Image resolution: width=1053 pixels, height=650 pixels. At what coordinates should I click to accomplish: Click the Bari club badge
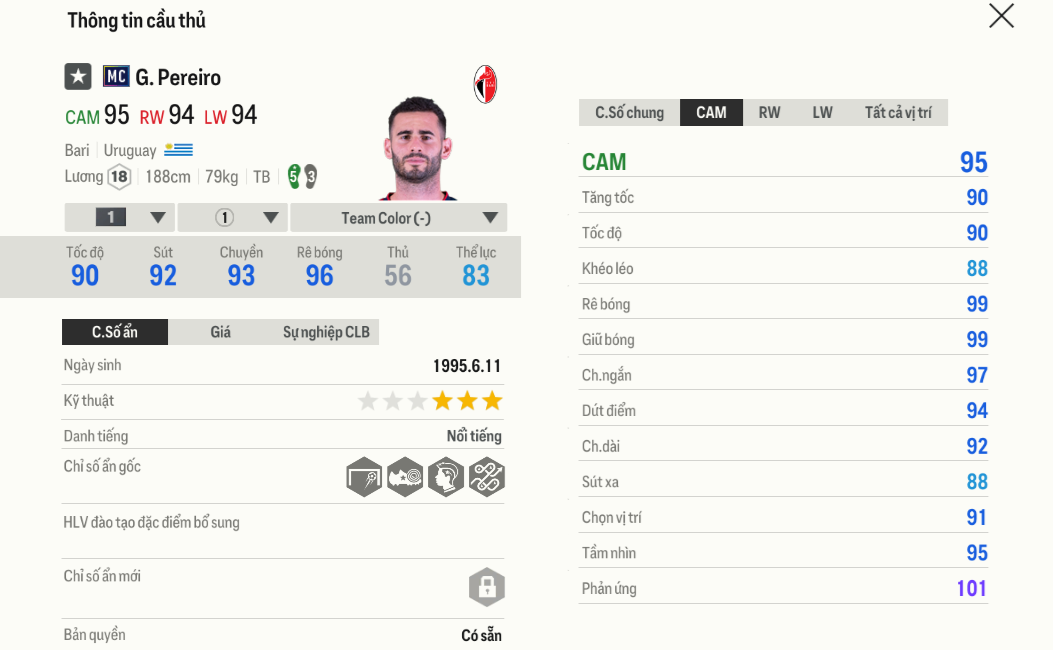(x=485, y=85)
